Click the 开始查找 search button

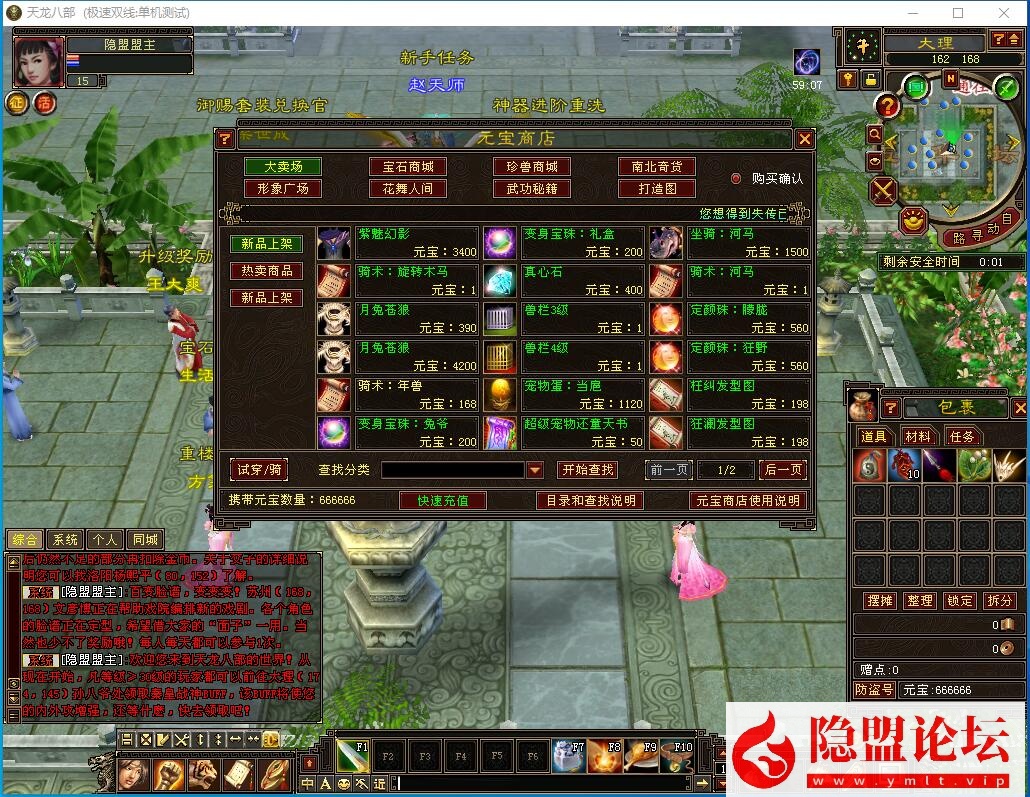[587, 470]
